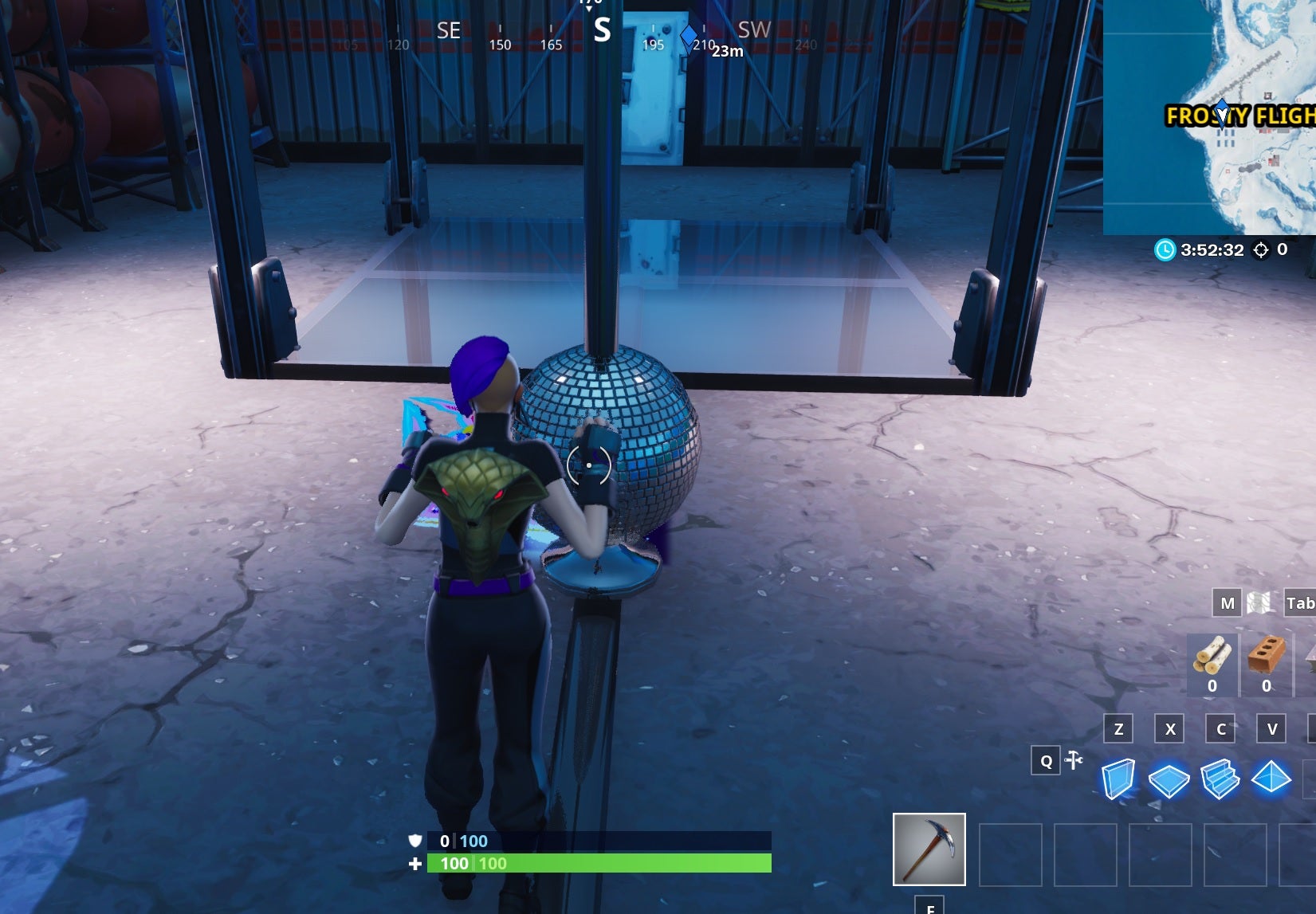Click the clock icon next to the match timer
This screenshot has height=914, width=1316.
click(1165, 249)
